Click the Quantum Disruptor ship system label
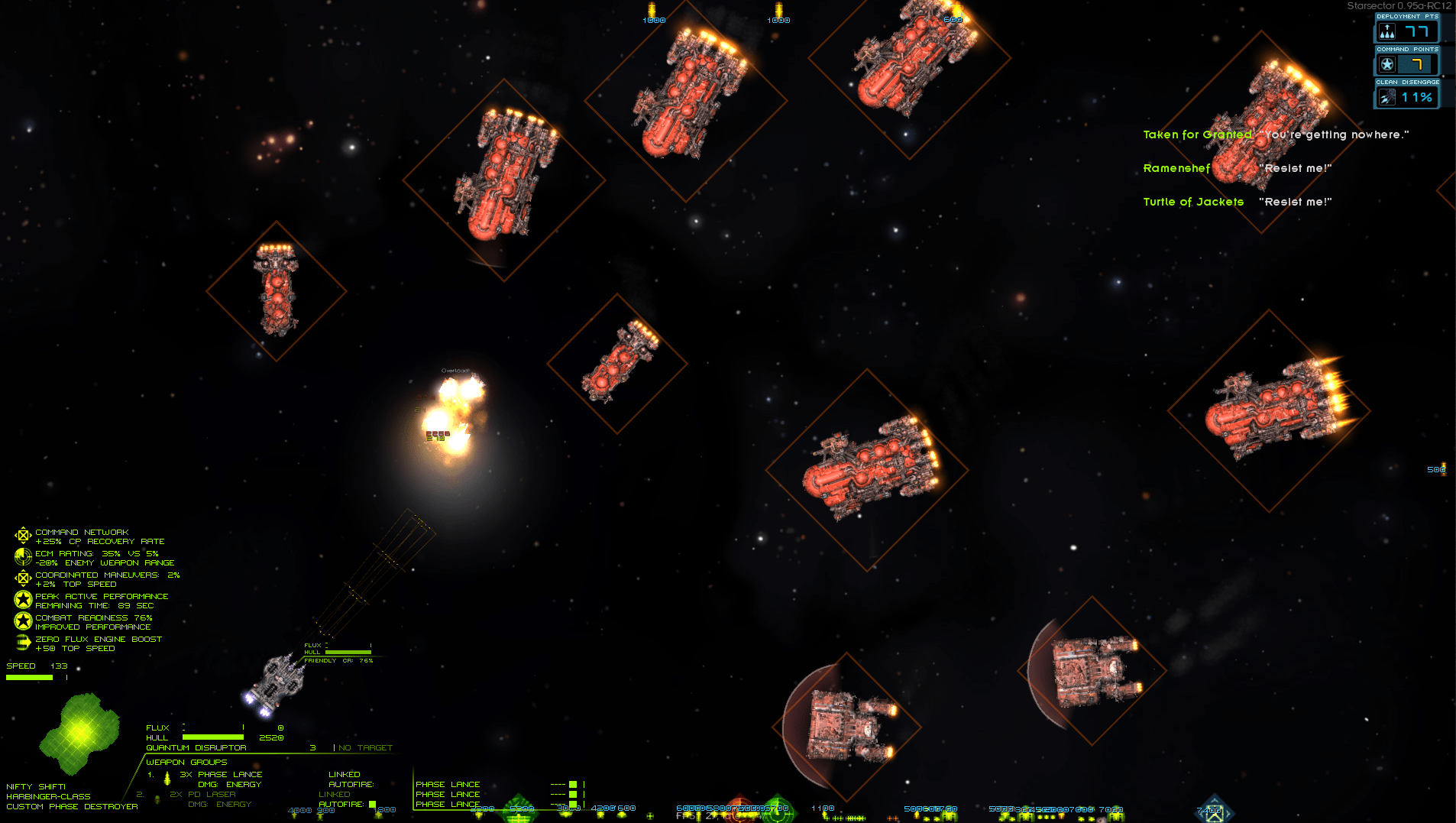Image resolution: width=1456 pixels, height=823 pixels. (x=196, y=748)
